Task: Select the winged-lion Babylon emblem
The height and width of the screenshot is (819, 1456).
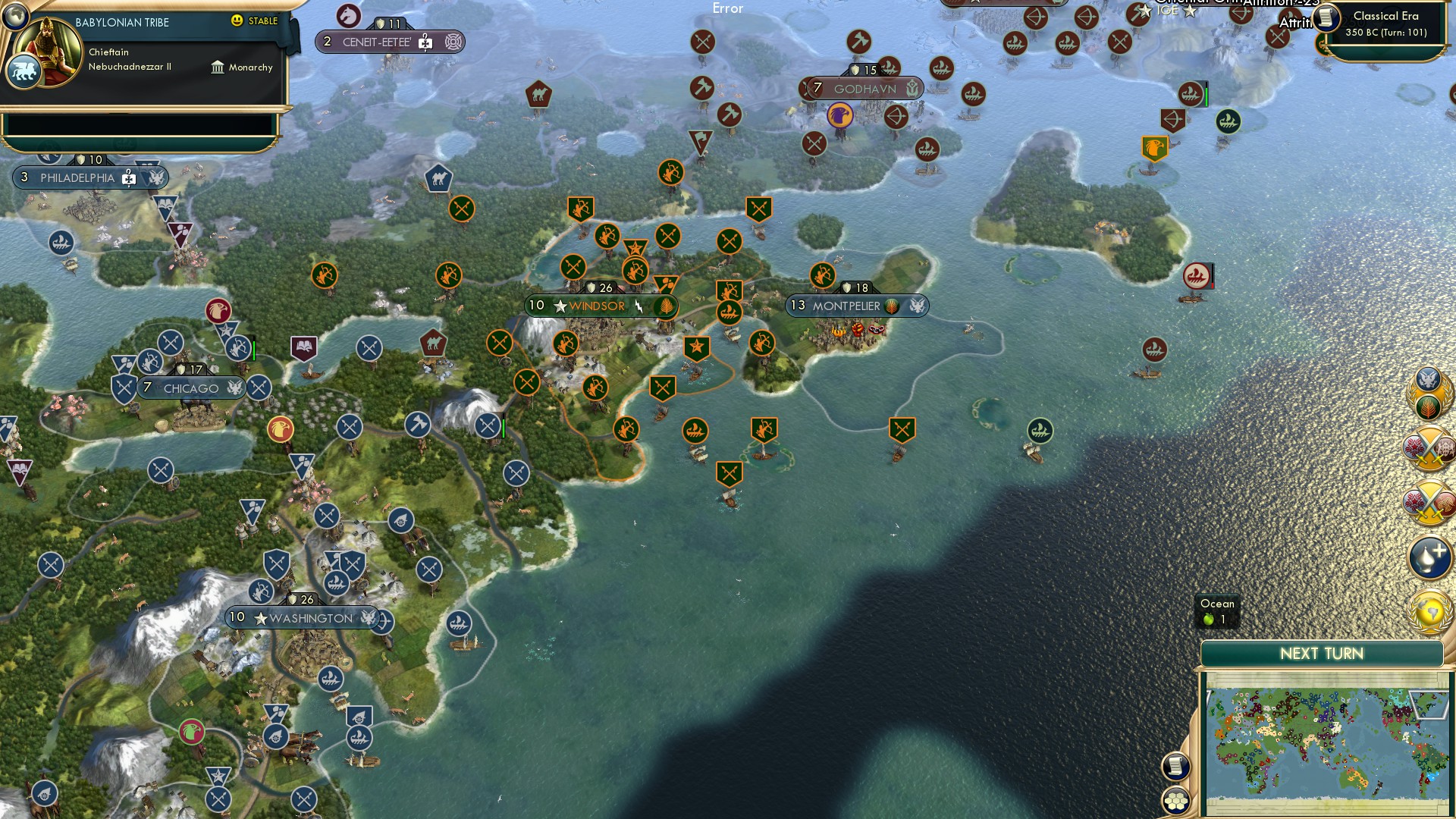Action: pyautogui.click(x=25, y=70)
